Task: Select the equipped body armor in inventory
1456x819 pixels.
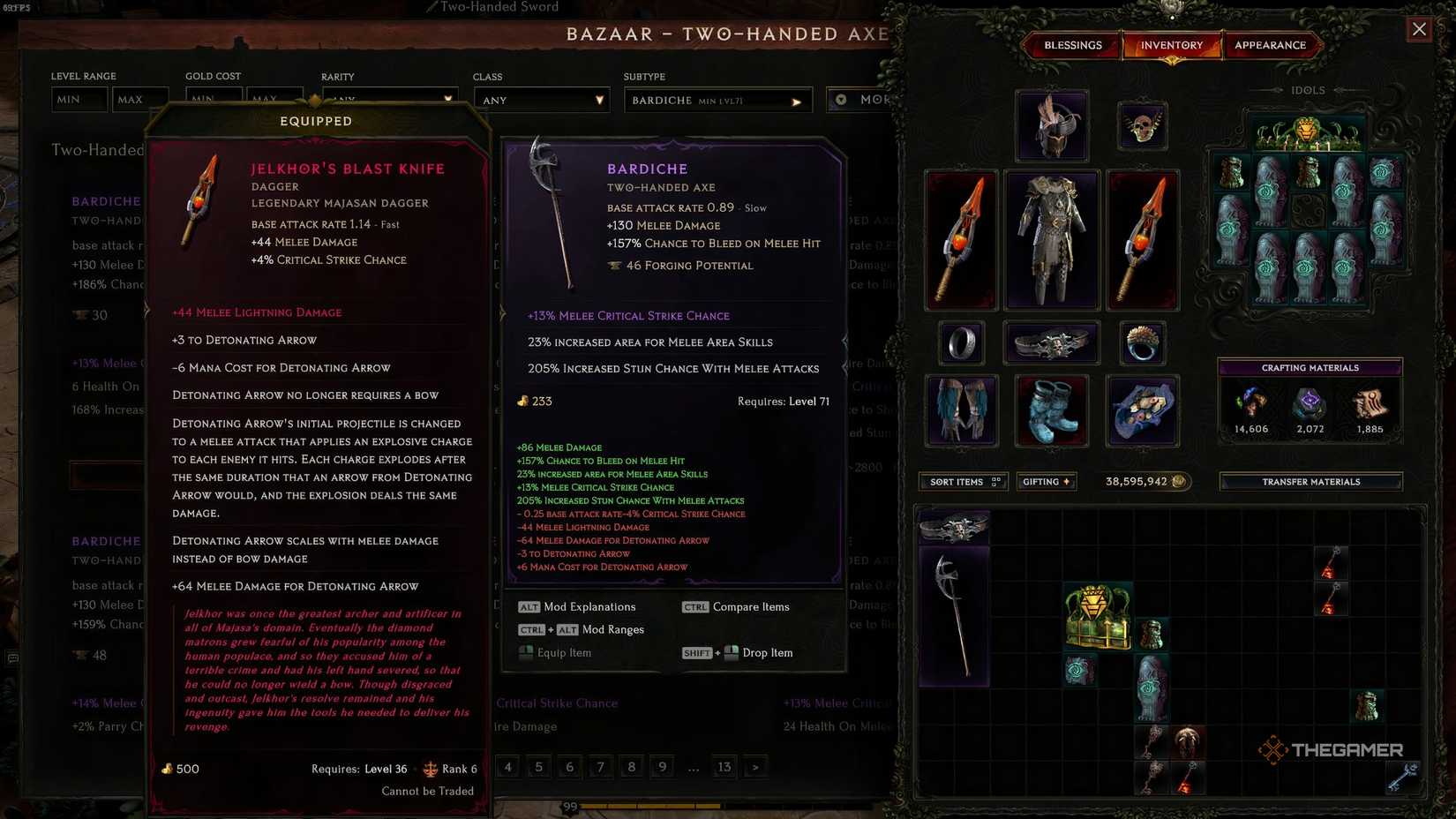Action: [x=1052, y=238]
